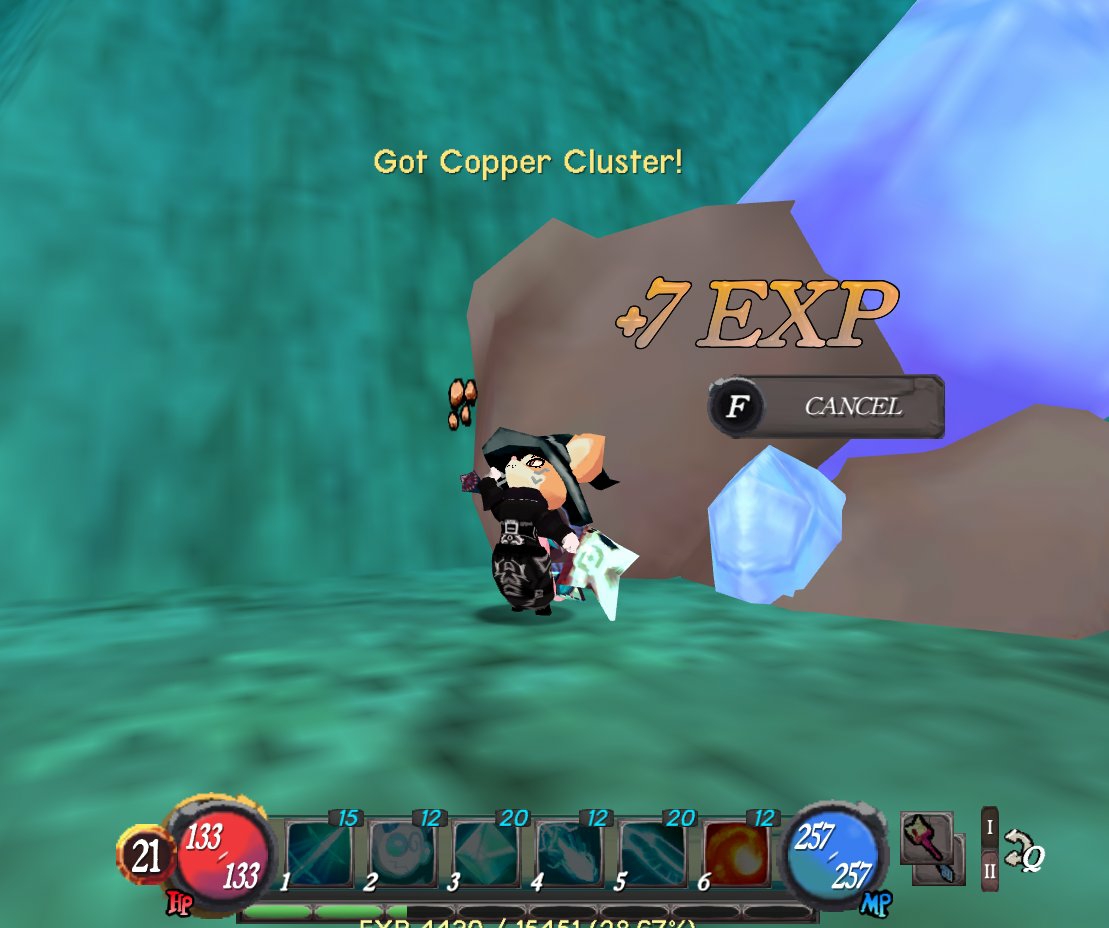This screenshot has height=928, width=1109.
Task: Switch to weapon set II
Action: click(x=990, y=870)
